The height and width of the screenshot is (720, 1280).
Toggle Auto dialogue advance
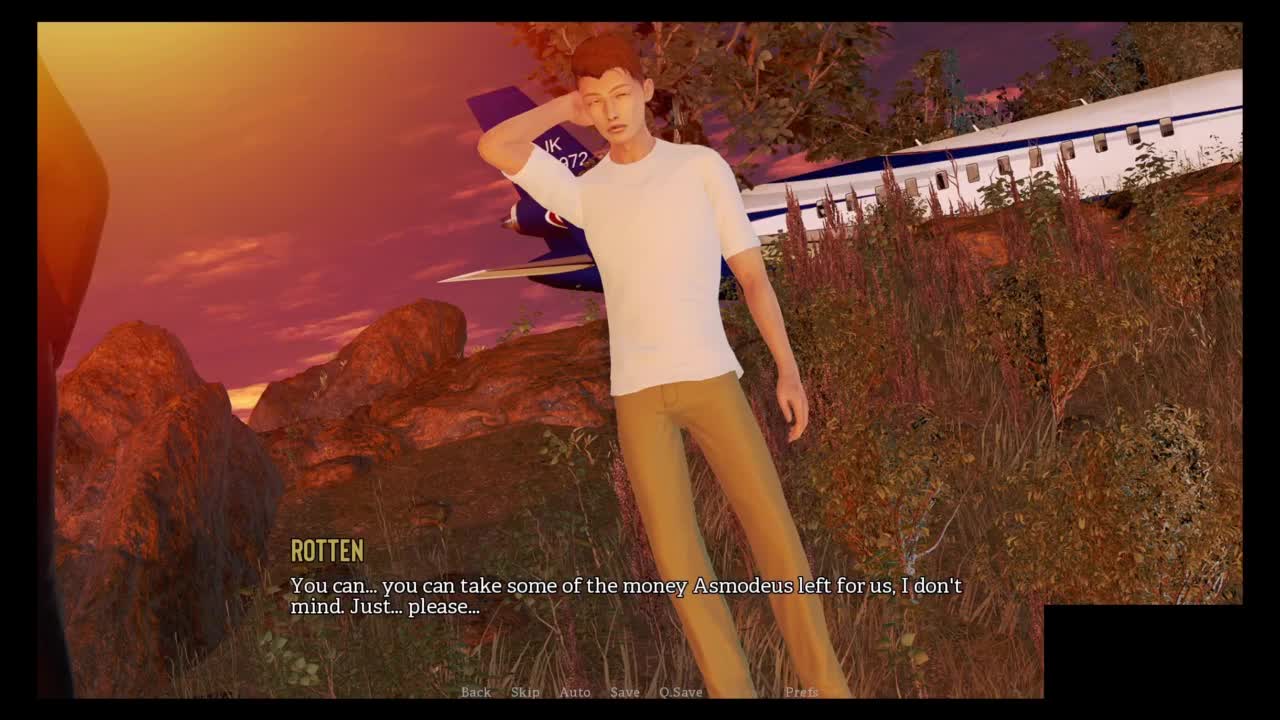(x=575, y=692)
